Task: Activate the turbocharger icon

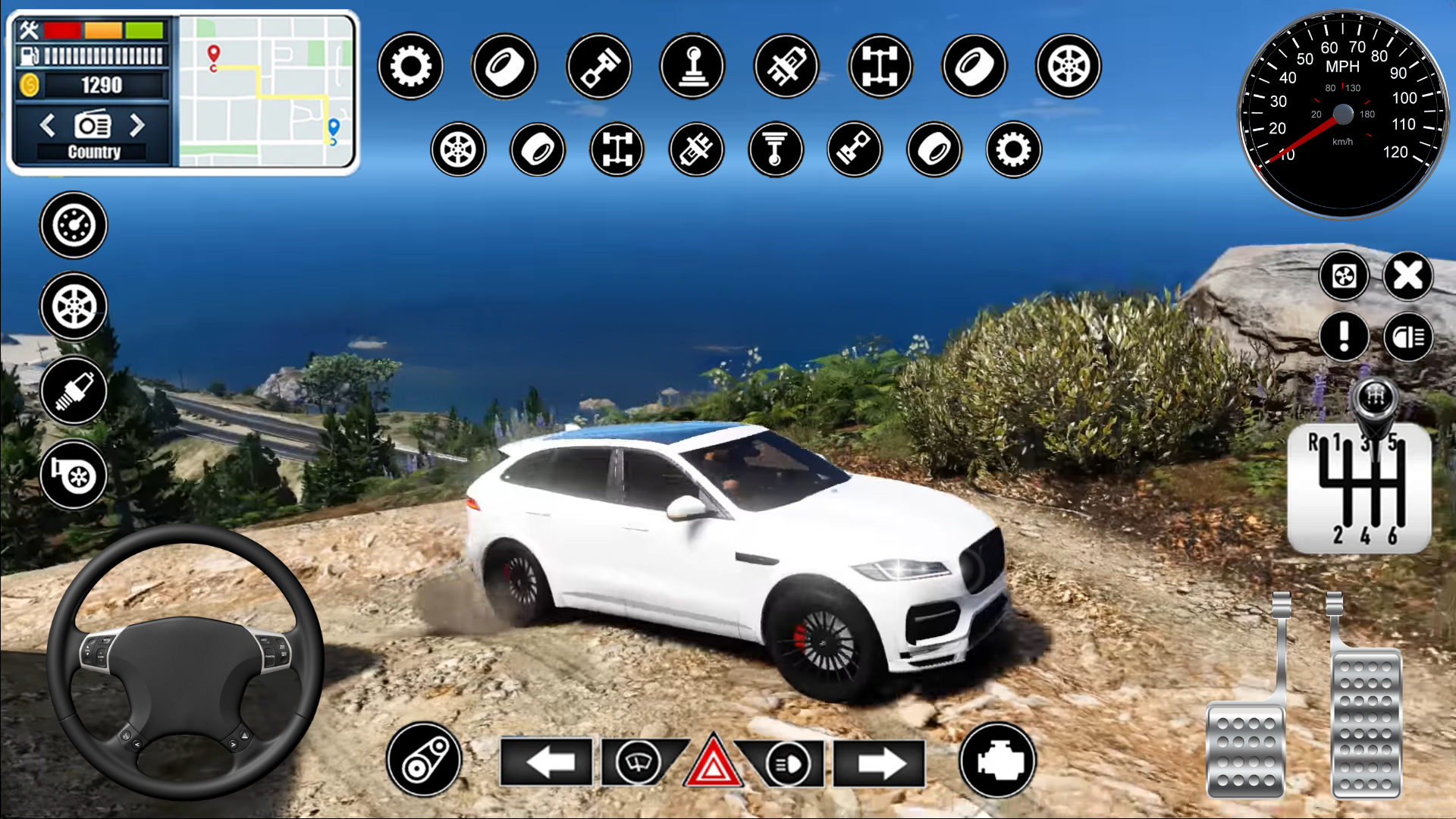Action: tap(74, 475)
